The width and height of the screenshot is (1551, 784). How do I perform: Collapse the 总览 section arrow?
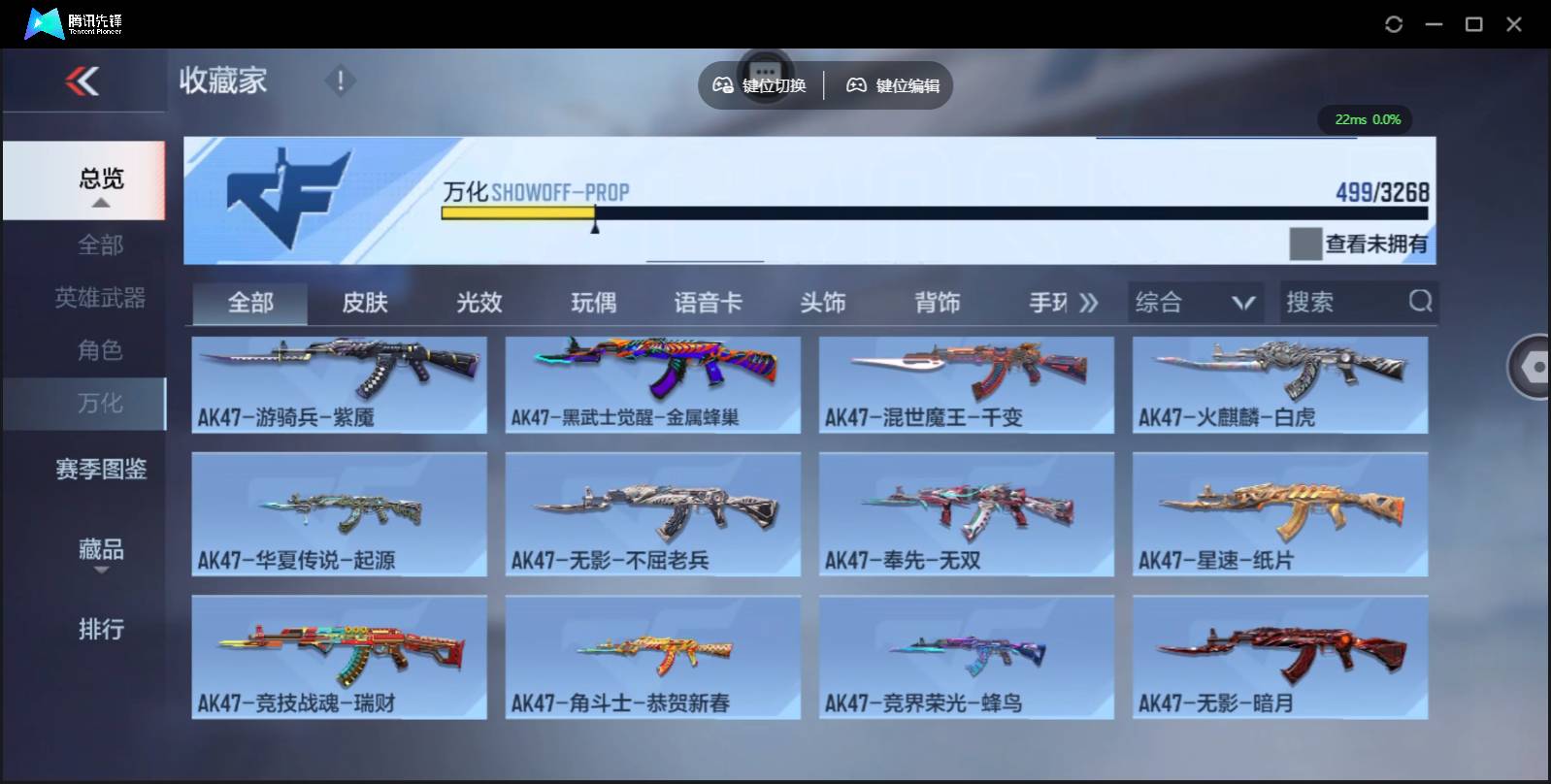tap(100, 204)
